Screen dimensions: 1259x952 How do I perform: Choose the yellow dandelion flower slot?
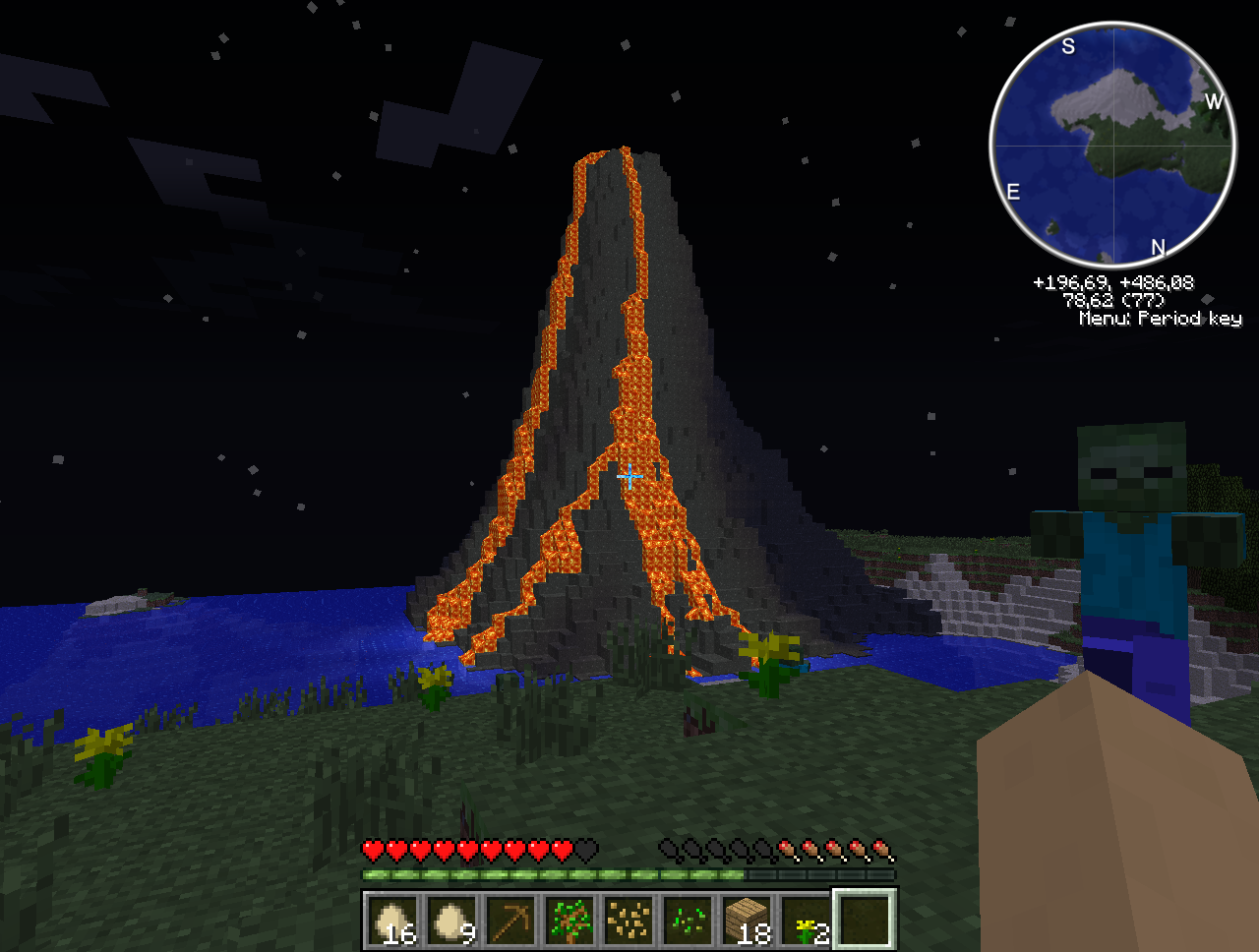pos(806,921)
